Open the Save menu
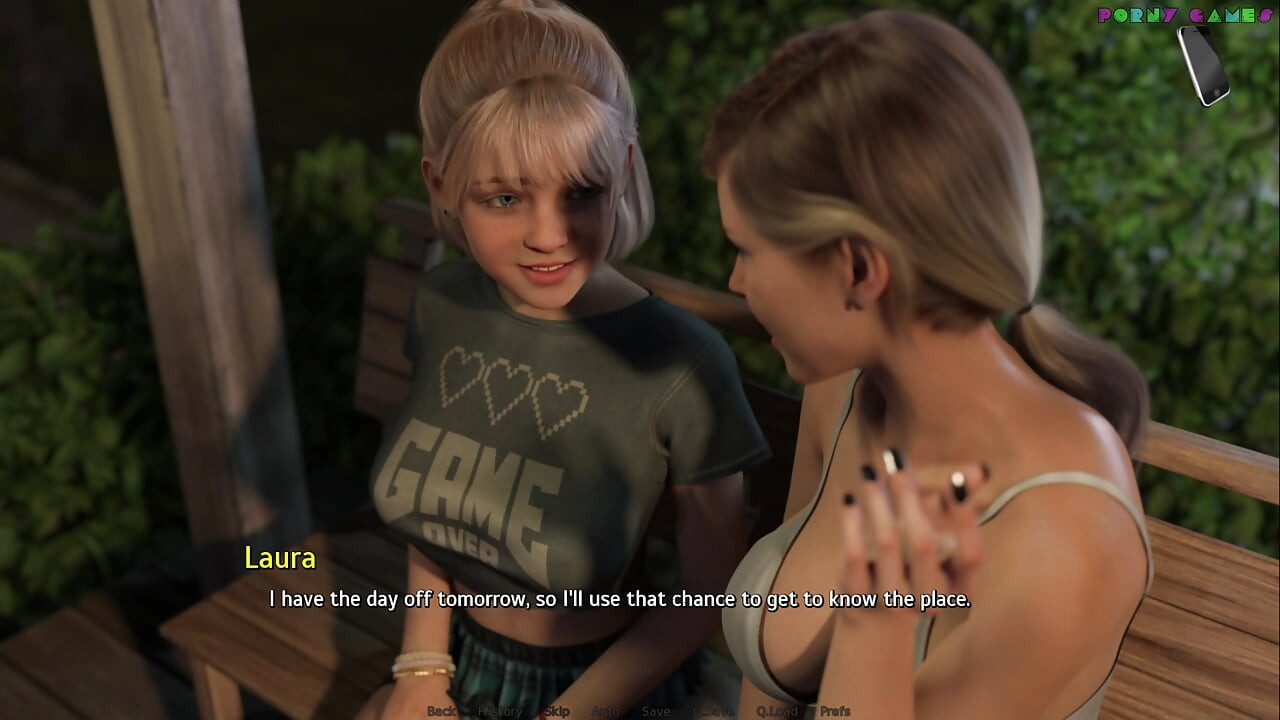Image resolution: width=1280 pixels, height=720 pixels. 656,711
